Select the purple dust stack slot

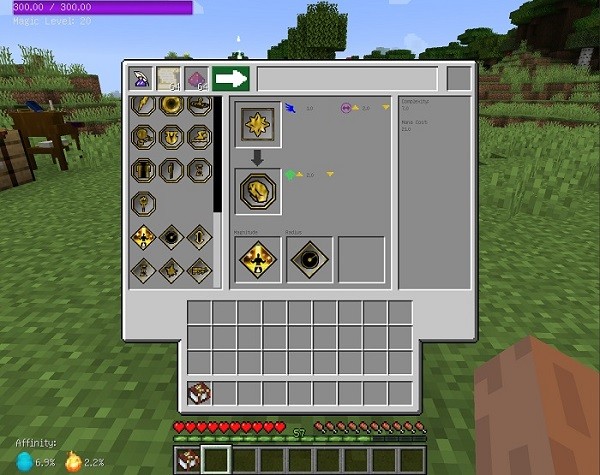(196, 79)
